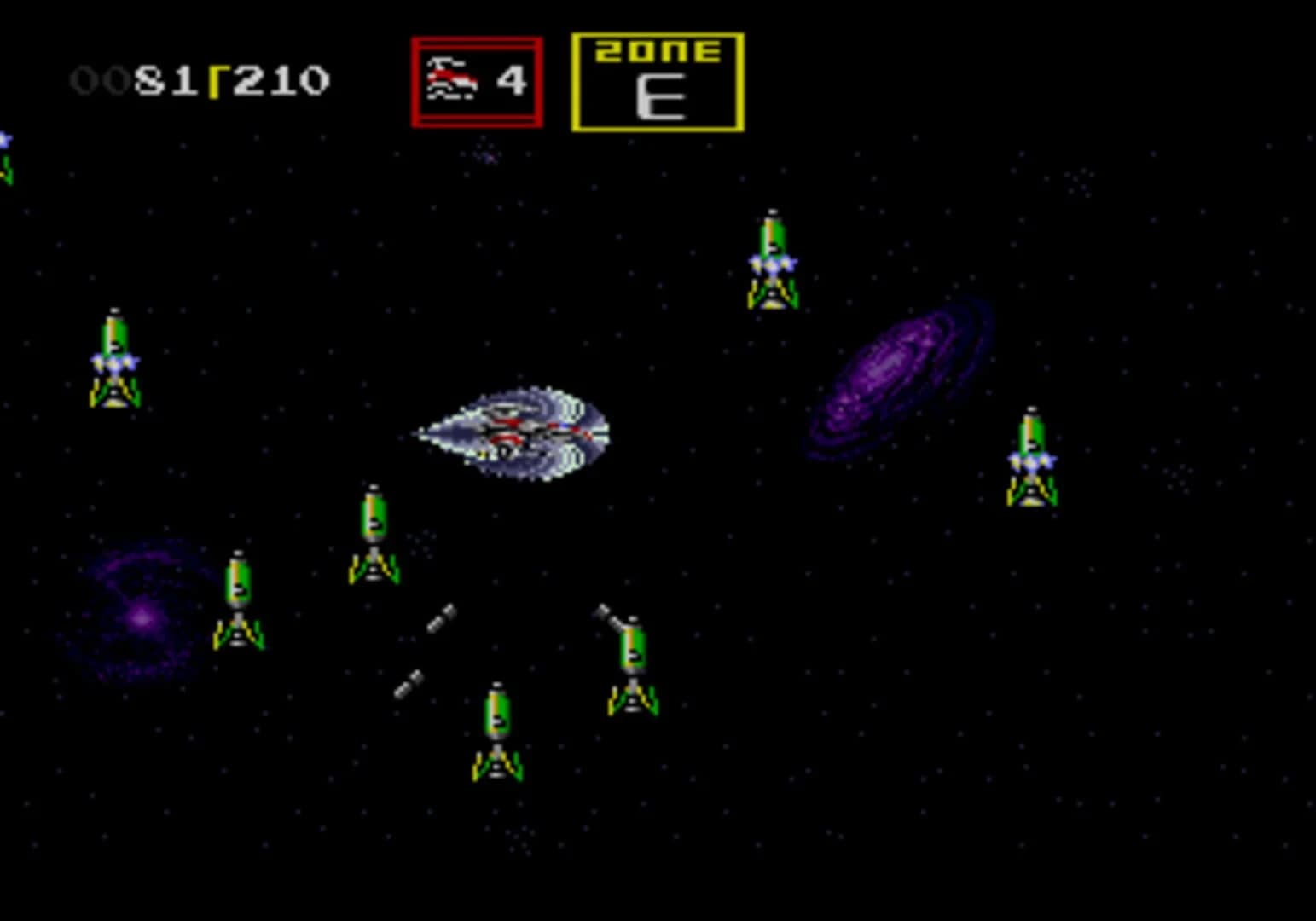
Task: Expand the score readout 0081210
Action: [200, 81]
